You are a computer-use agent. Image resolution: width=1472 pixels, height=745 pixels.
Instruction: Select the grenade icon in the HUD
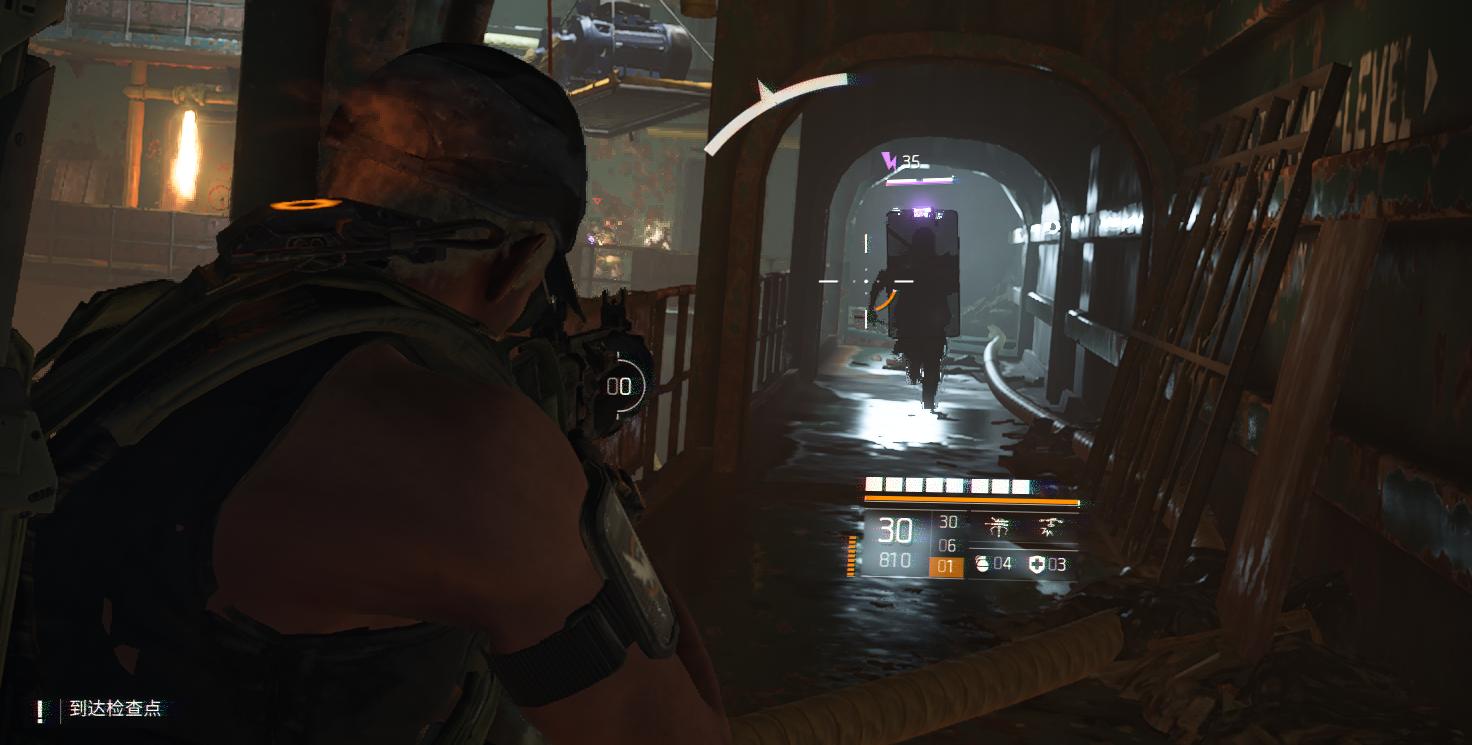point(982,564)
